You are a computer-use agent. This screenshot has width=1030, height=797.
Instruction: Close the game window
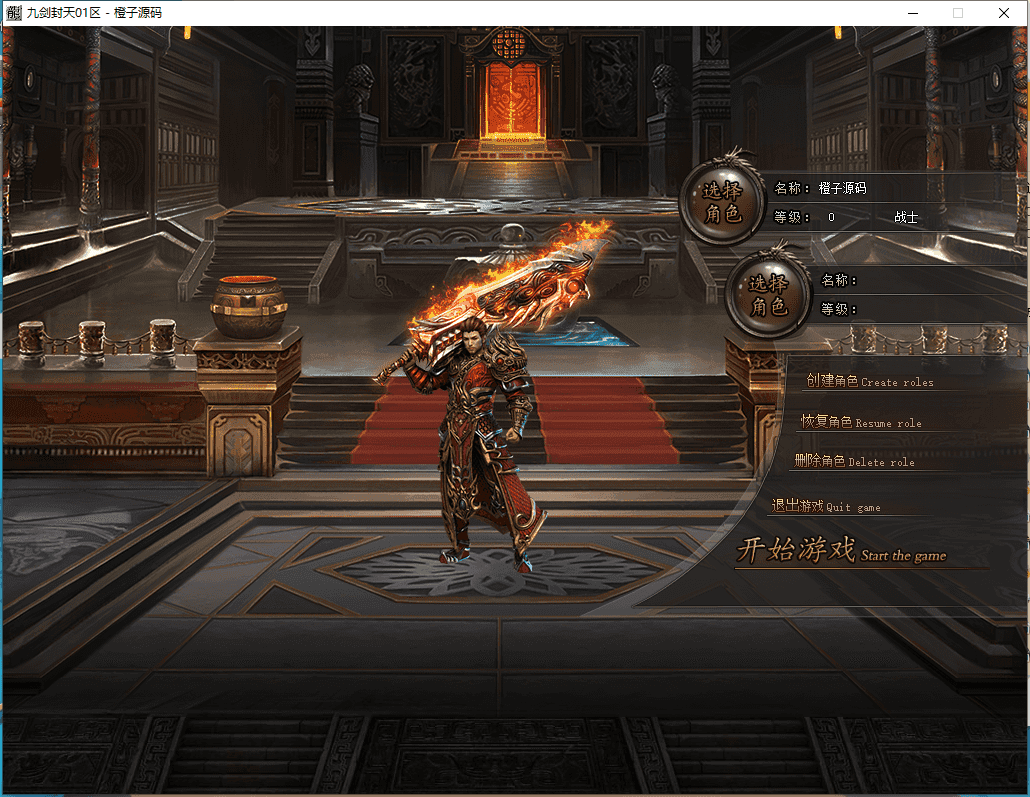(x=1004, y=13)
